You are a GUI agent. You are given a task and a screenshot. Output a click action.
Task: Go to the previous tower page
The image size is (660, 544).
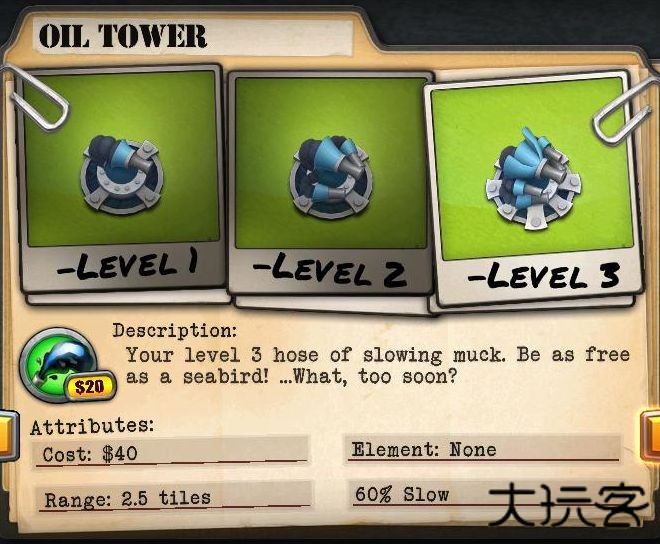(x=7, y=437)
